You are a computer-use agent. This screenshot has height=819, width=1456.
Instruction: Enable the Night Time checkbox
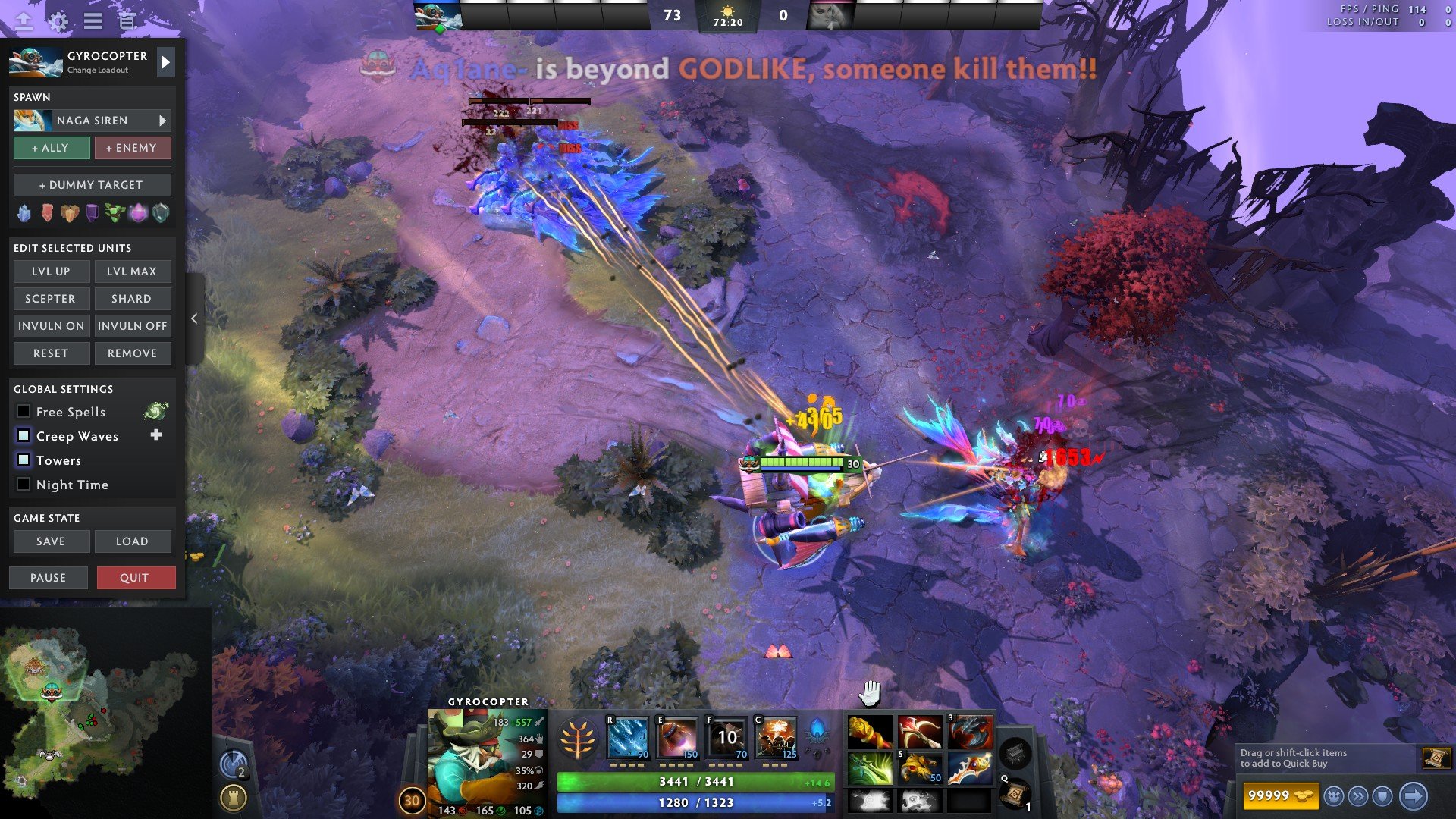pyautogui.click(x=24, y=485)
